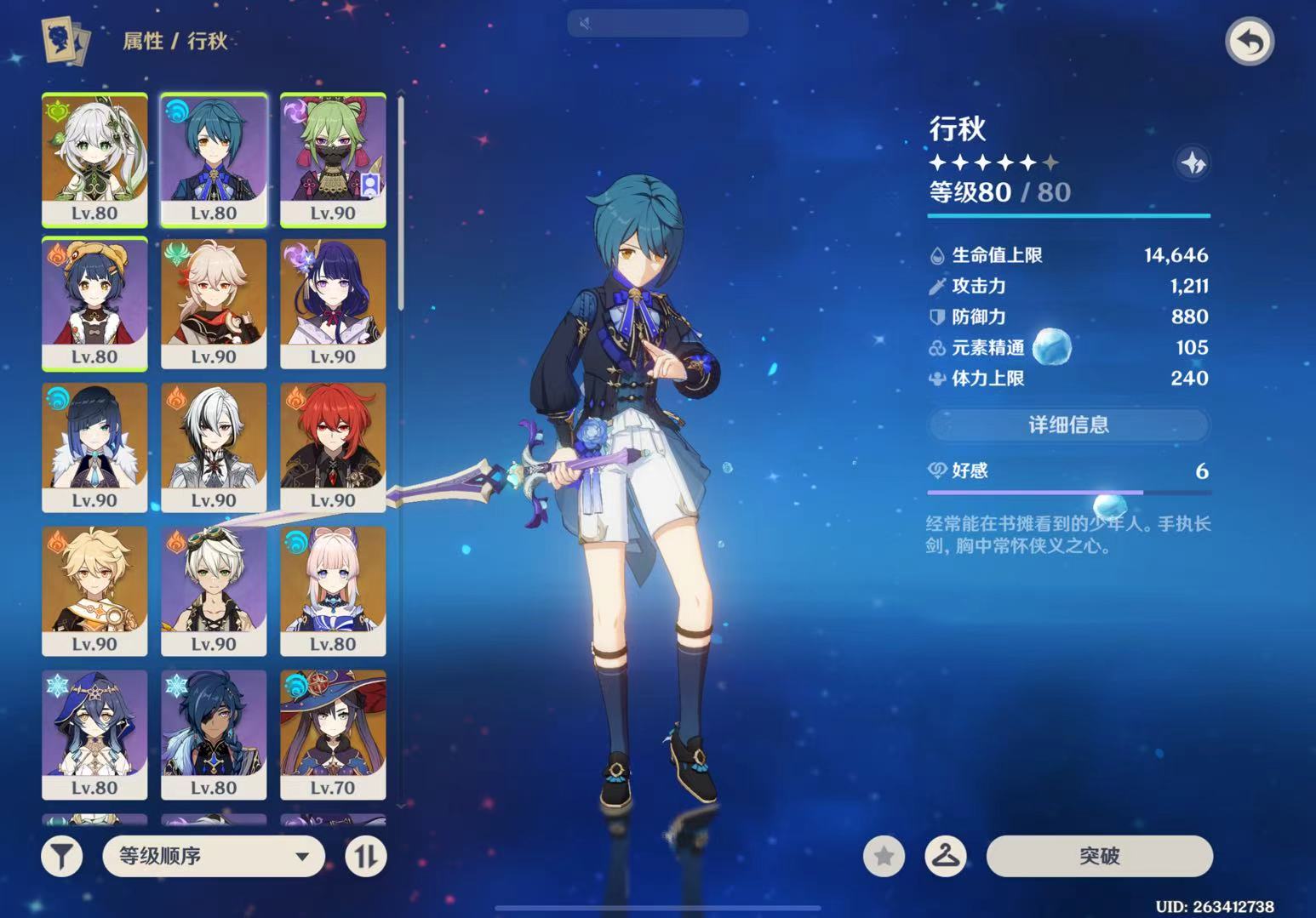1316x918 pixels.
Task: Open the 详细信息 details panel
Action: coord(1068,425)
